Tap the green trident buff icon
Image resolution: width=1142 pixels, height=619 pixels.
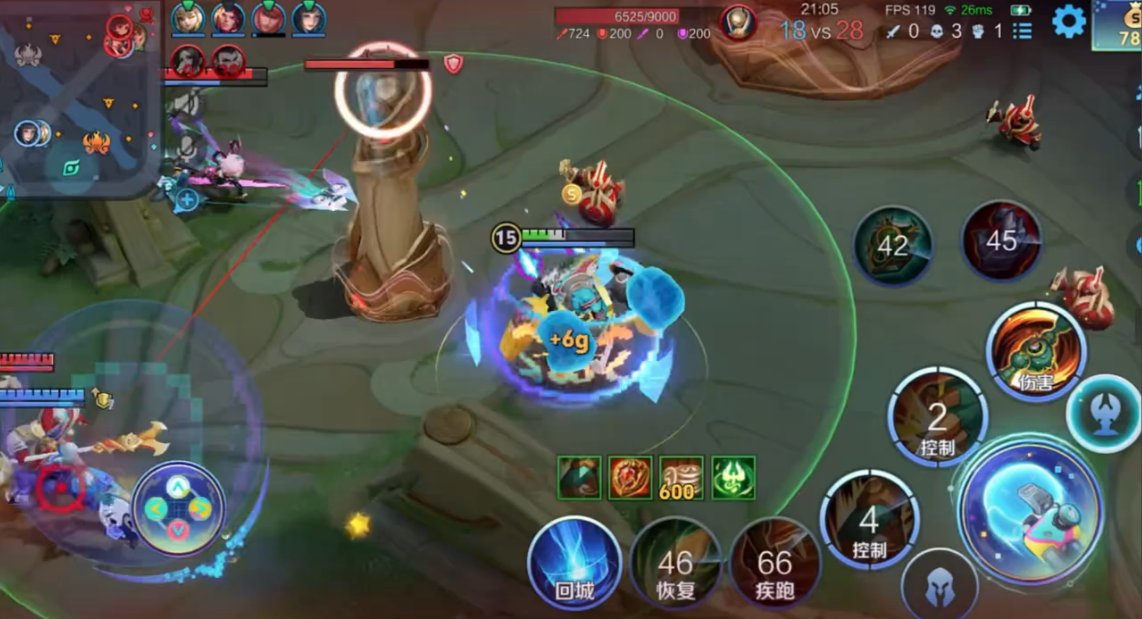733,478
